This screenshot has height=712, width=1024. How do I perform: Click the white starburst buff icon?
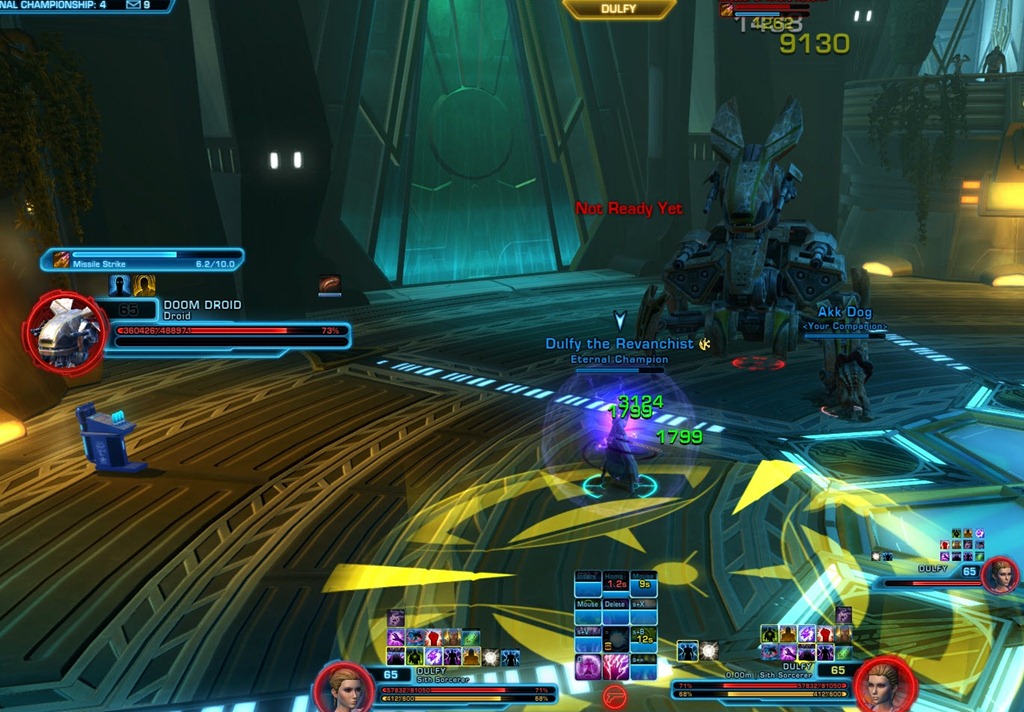coord(490,657)
